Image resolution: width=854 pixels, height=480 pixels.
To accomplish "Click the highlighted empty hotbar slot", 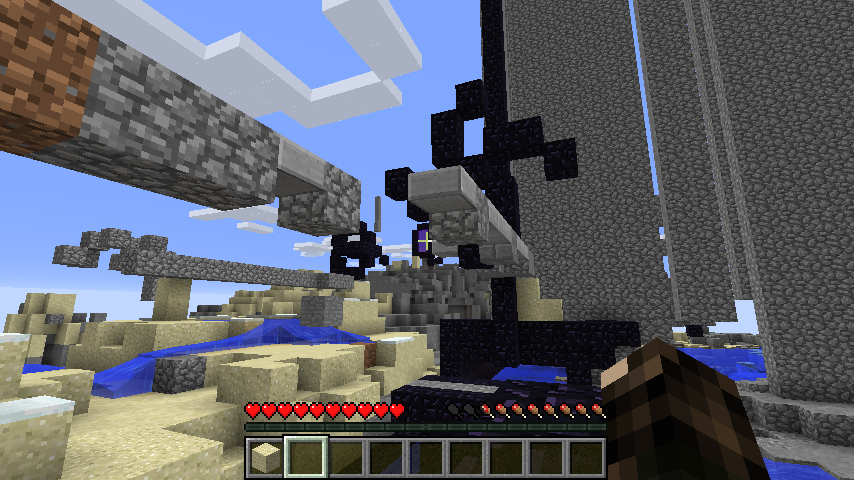I will [x=306, y=457].
